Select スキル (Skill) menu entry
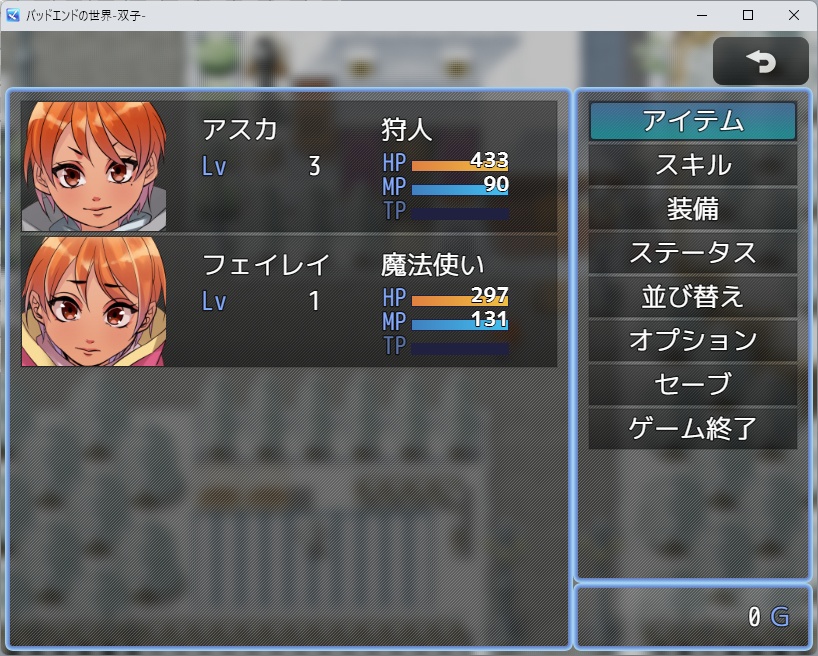This screenshot has height=656, width=818. coord(692,165)
